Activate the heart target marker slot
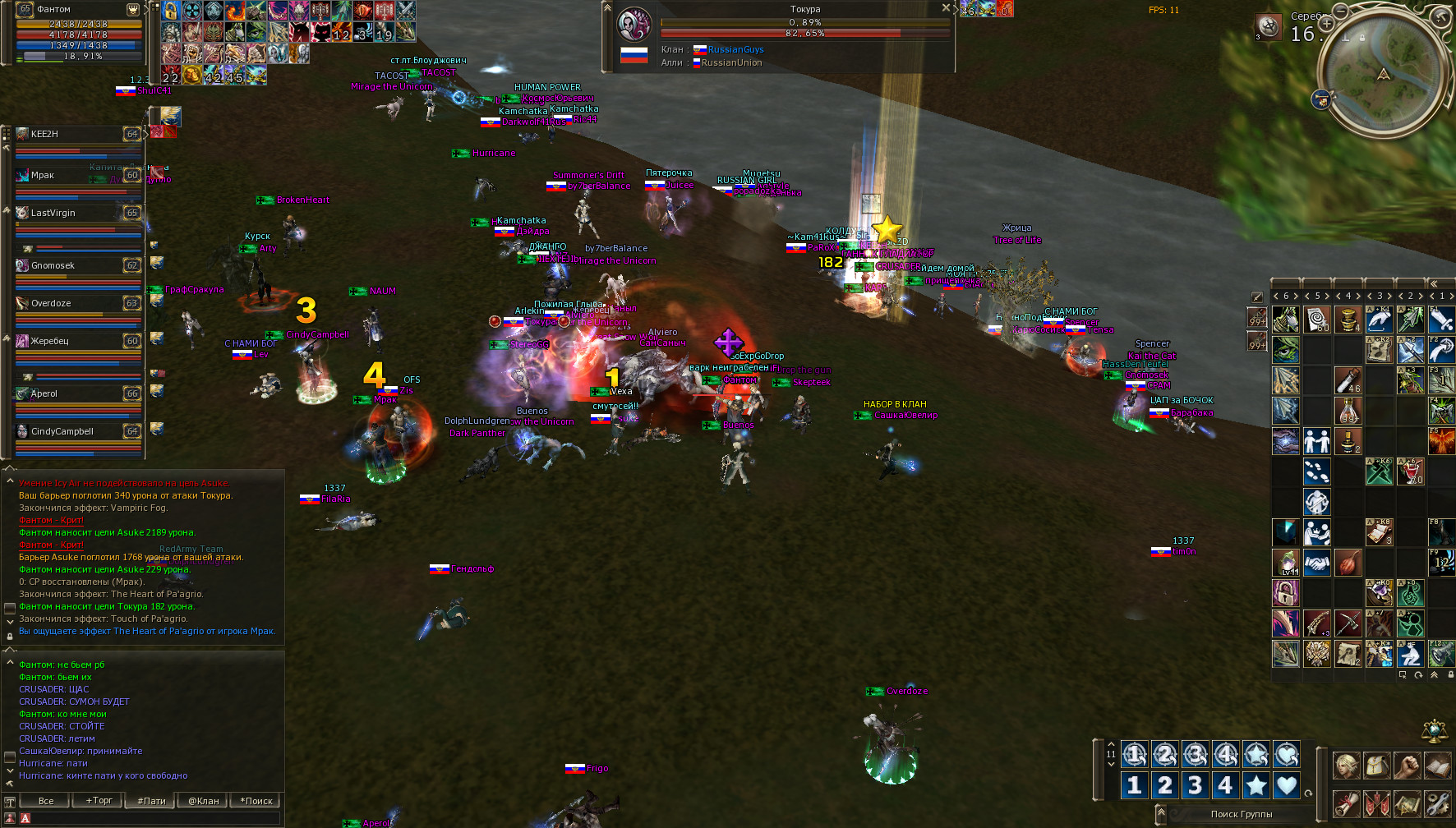The width and height of the screenshot is (1456, 828). (1287, 785)
